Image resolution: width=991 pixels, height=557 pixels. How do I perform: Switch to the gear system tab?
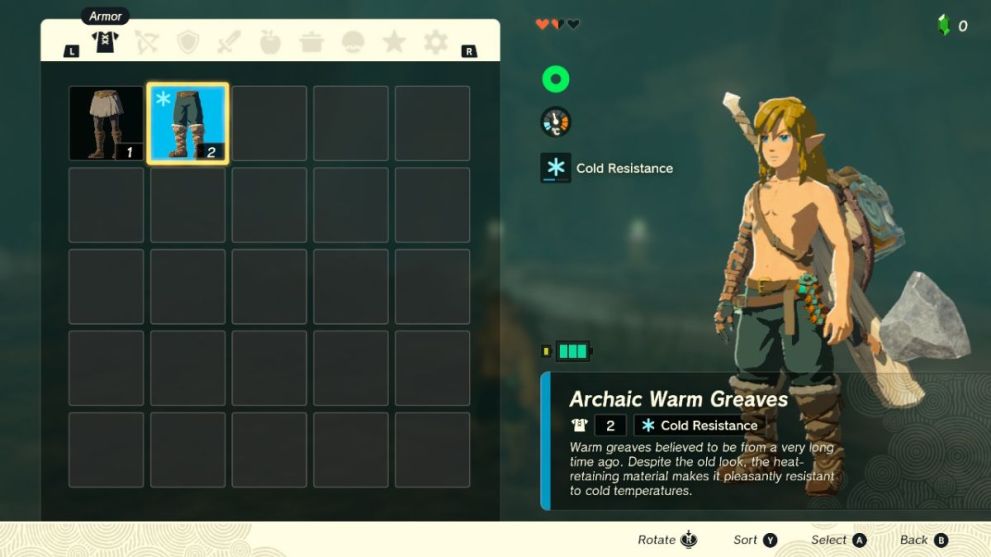(x=436, y=42)
